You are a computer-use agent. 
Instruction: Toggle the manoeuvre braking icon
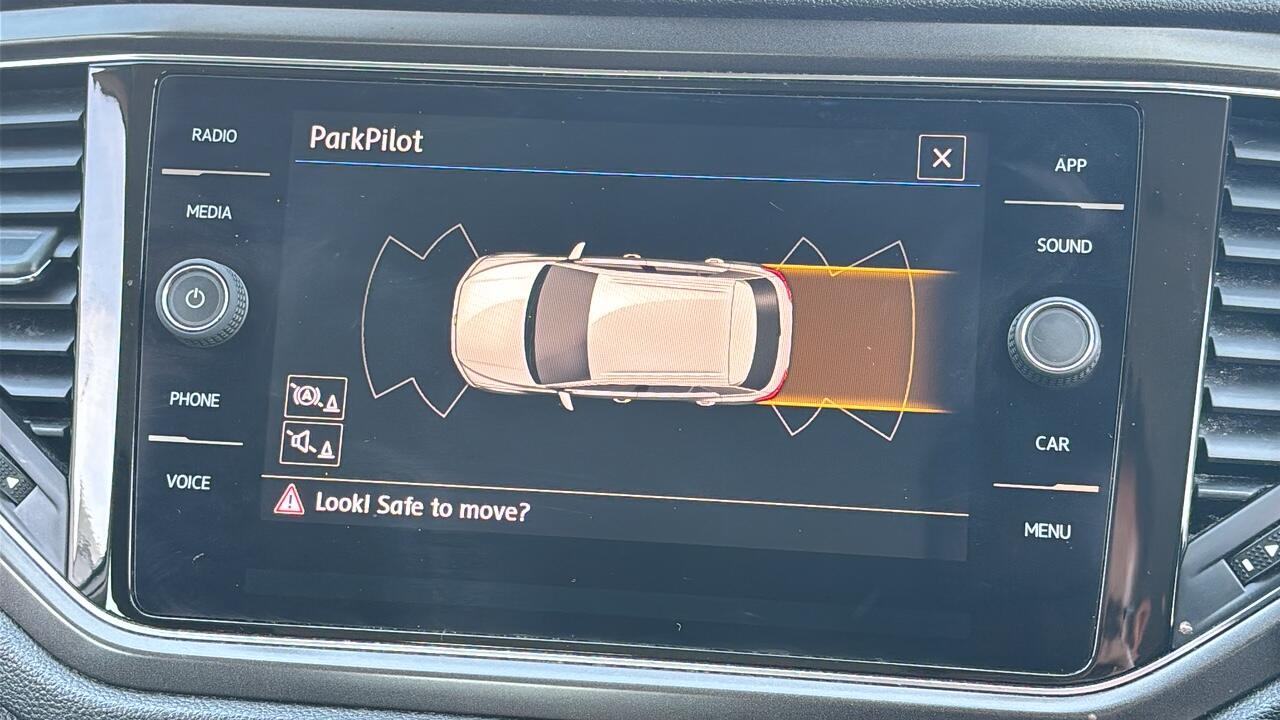click(315, 397)
